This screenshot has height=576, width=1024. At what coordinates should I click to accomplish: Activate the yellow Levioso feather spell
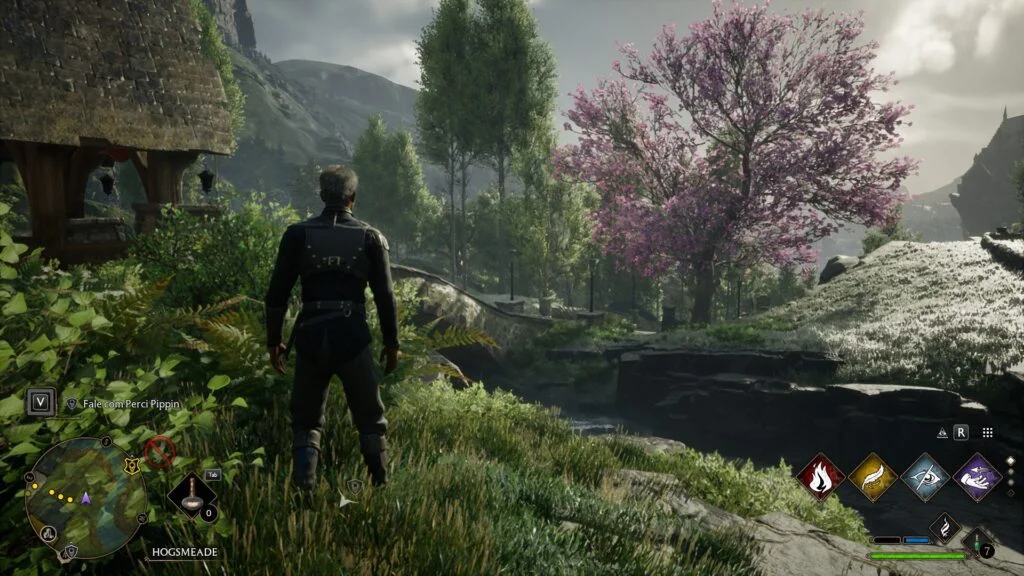pyautogui.click(x=872, y=477)
